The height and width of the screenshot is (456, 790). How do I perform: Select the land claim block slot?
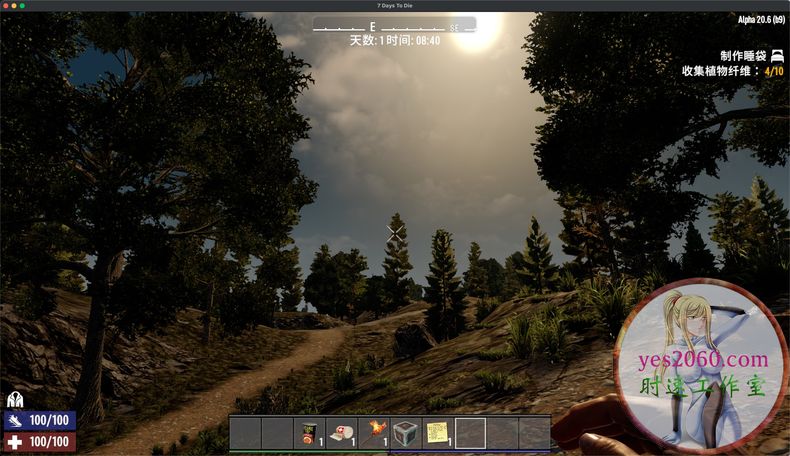coord(406,433)
